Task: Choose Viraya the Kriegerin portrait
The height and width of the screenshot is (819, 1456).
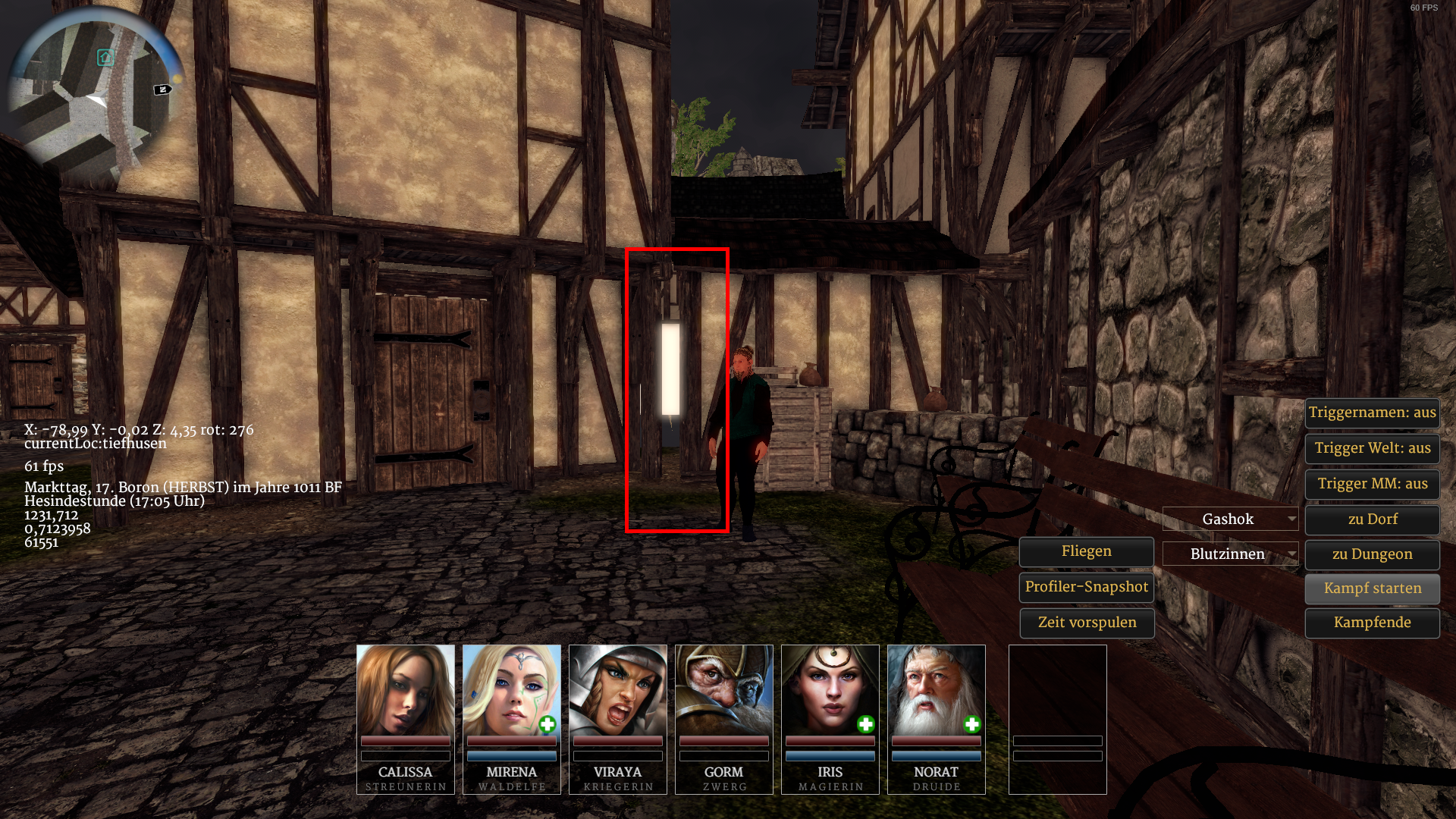Action: [618, 690]
